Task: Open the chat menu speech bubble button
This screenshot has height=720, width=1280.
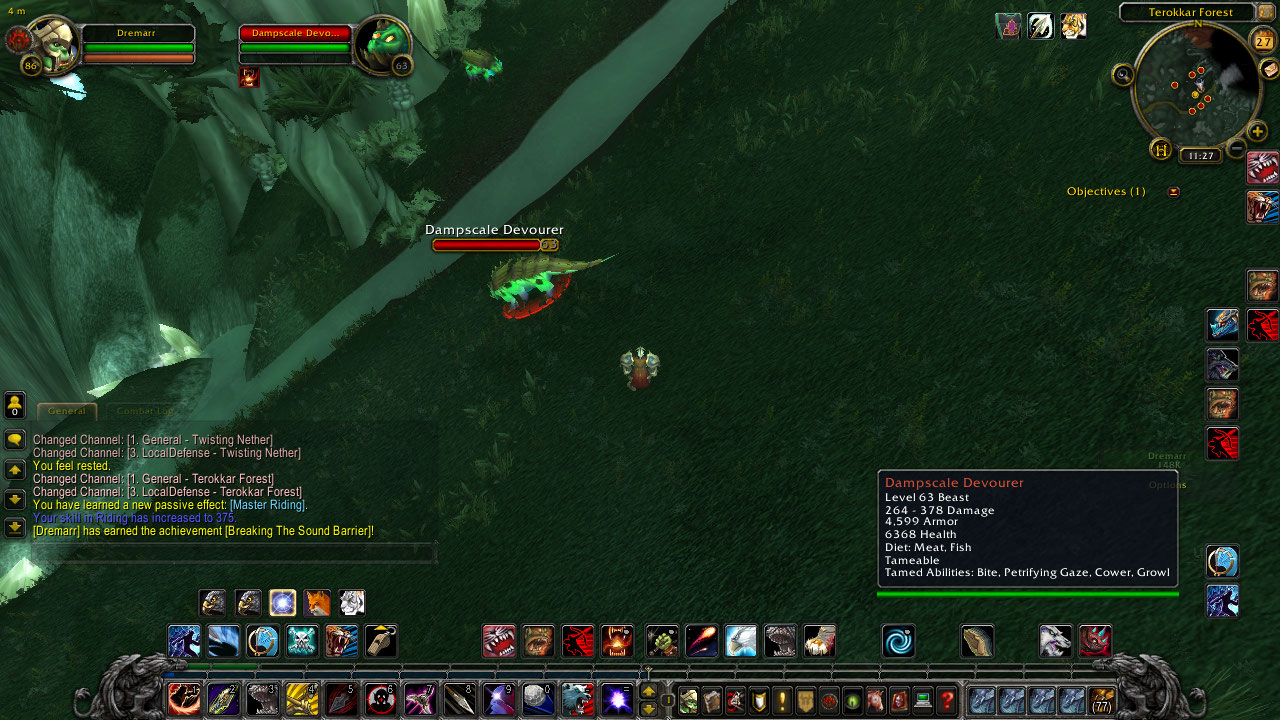Action: tap(15, 440)
